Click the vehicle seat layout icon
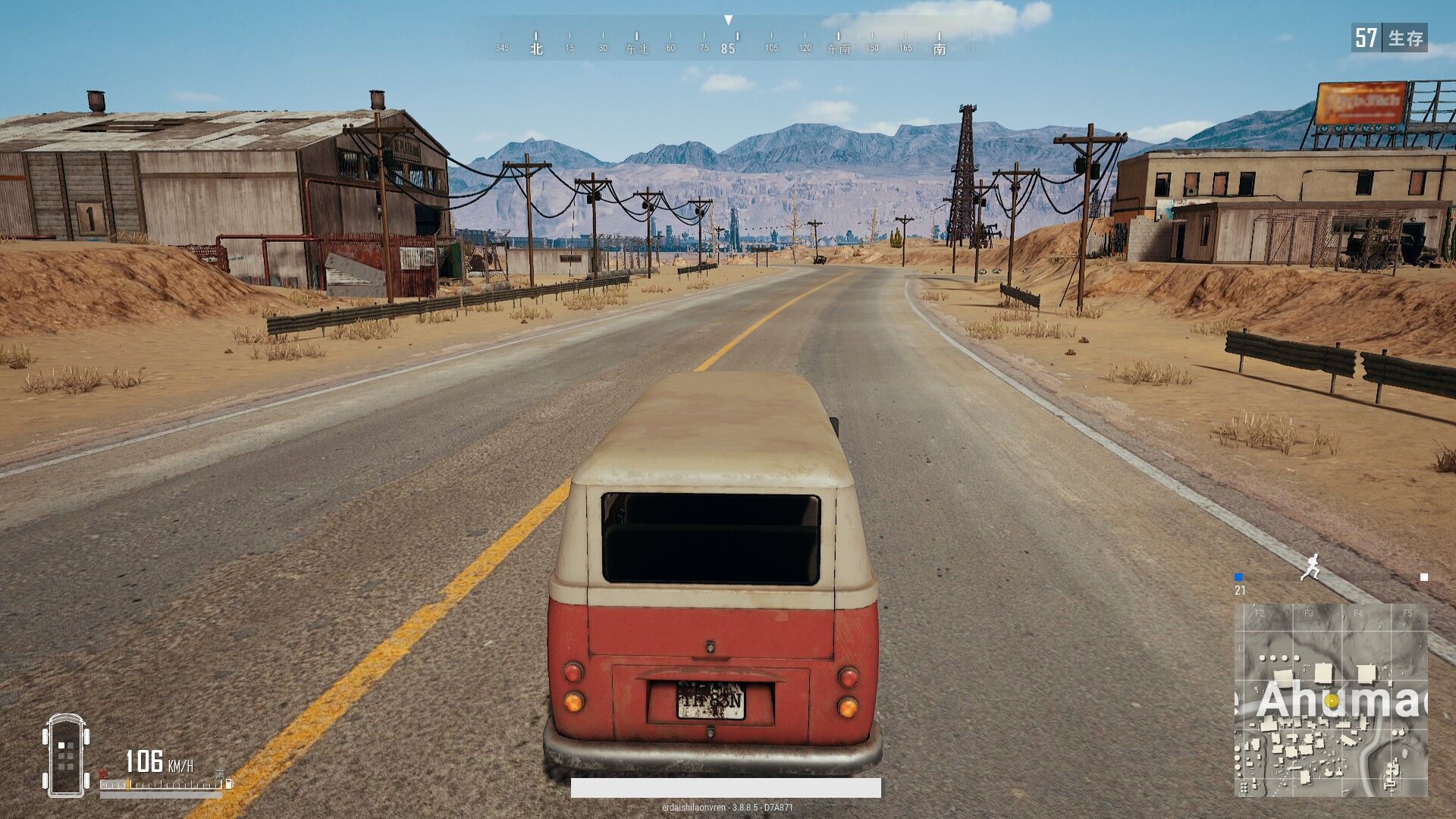The image size is (1456, 819). click(66, 755)
